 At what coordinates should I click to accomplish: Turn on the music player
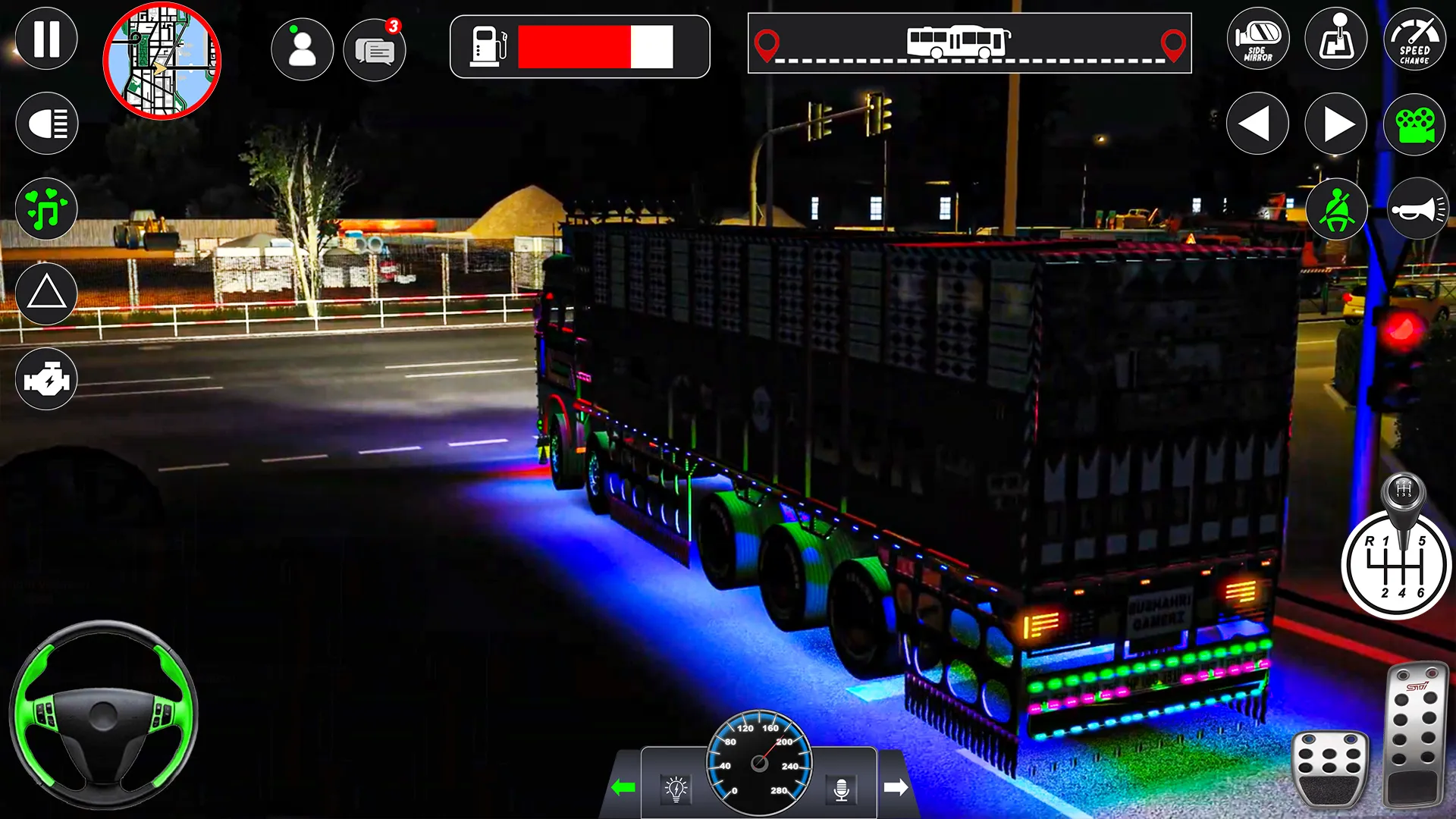47,209
